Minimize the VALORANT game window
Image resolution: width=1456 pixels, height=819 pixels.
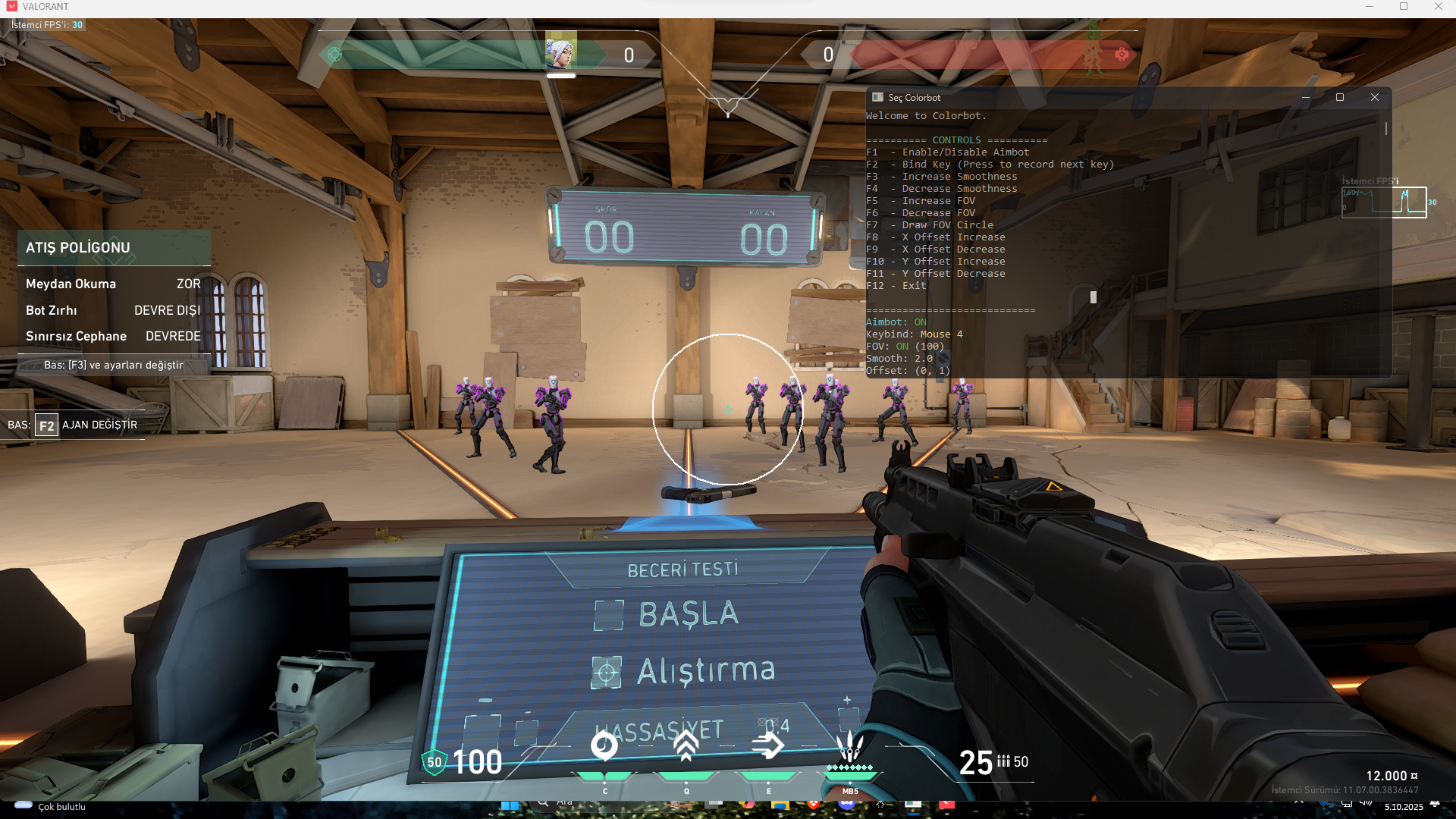click(1370, 7)
